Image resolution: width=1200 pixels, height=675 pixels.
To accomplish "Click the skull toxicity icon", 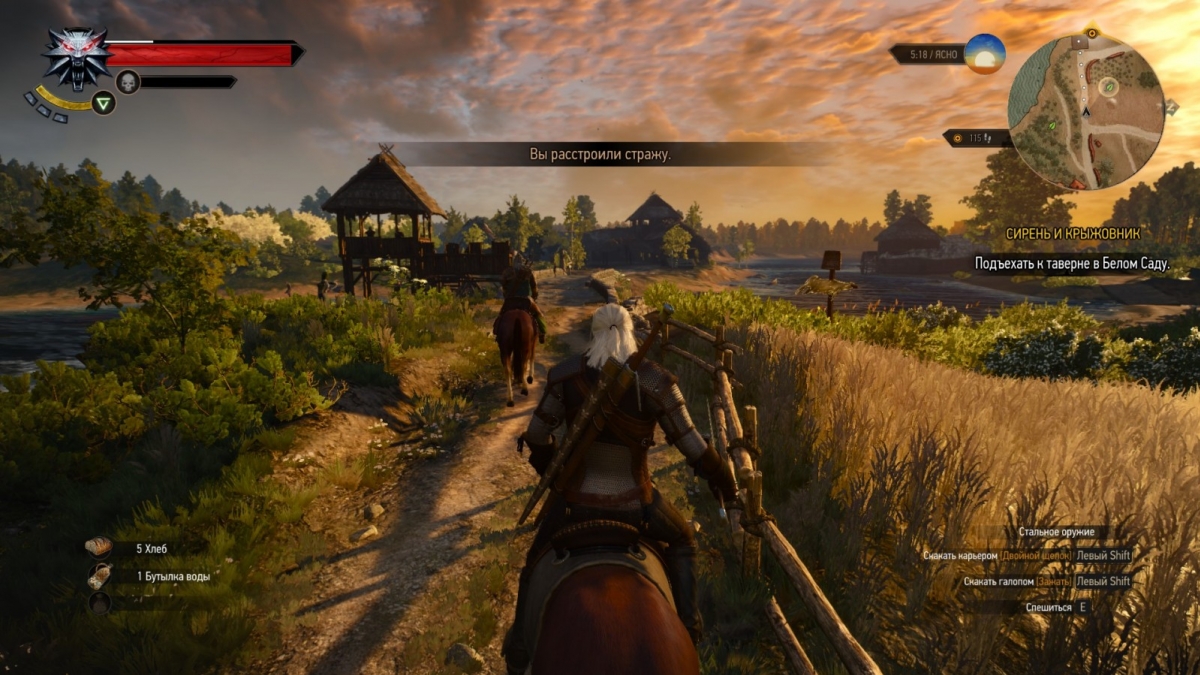I will (x=128, y=82).
